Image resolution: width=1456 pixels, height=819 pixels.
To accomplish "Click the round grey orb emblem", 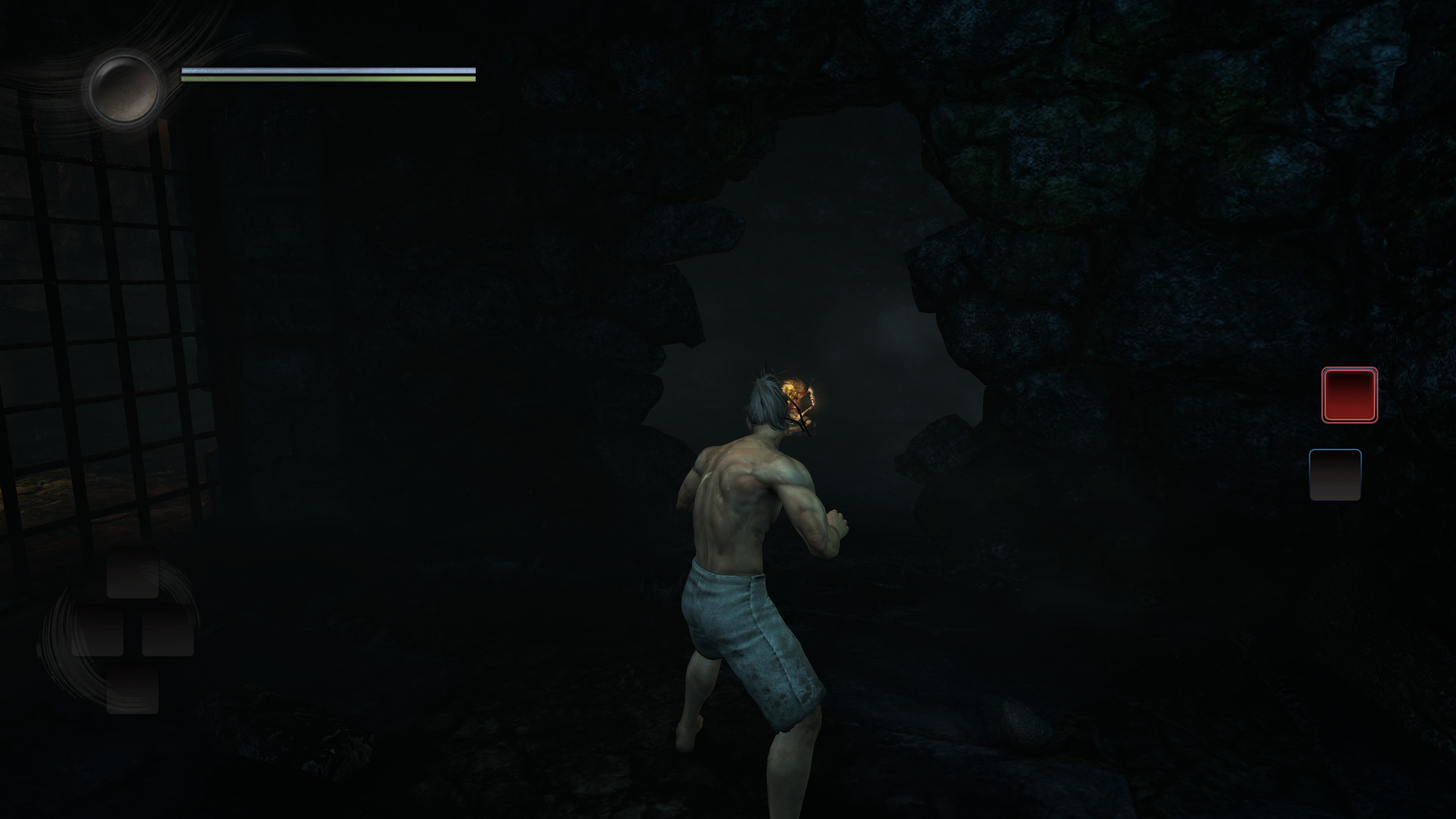I will pyautogui.click(x=124, y=89).
